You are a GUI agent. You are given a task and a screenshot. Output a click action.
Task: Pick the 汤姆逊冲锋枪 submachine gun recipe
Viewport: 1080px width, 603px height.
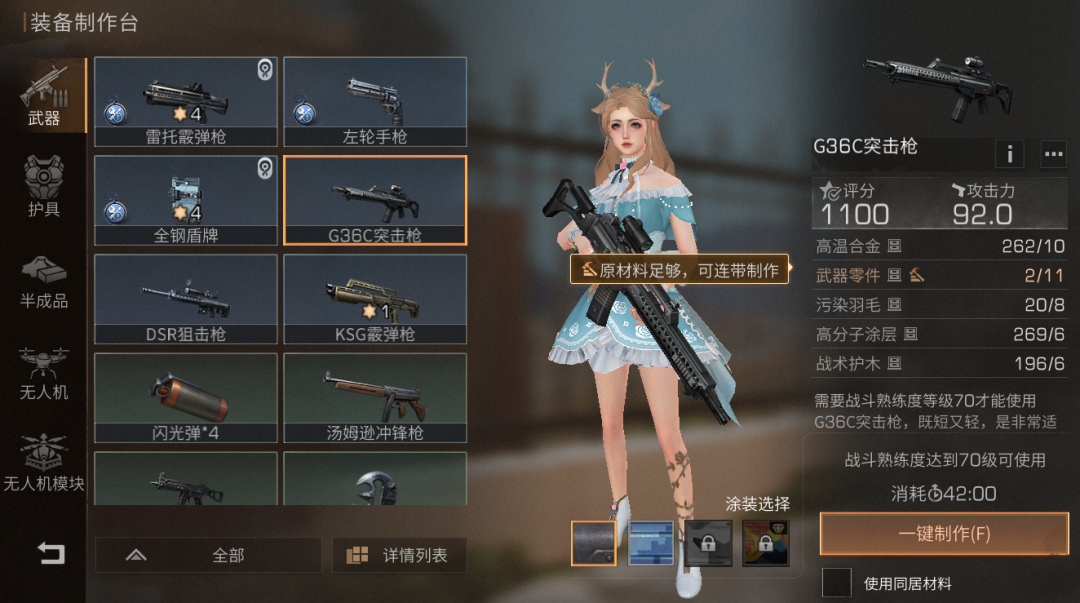(x=375, y=398)
